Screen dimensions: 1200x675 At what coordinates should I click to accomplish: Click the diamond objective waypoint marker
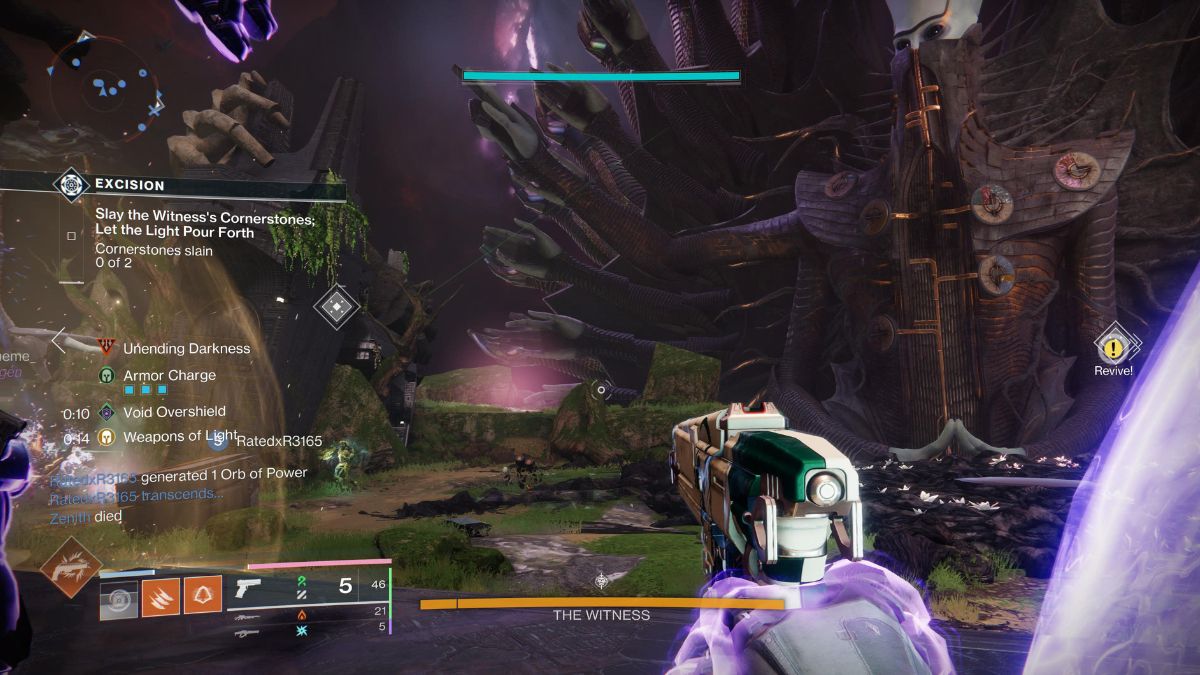(x=337, y=306)
